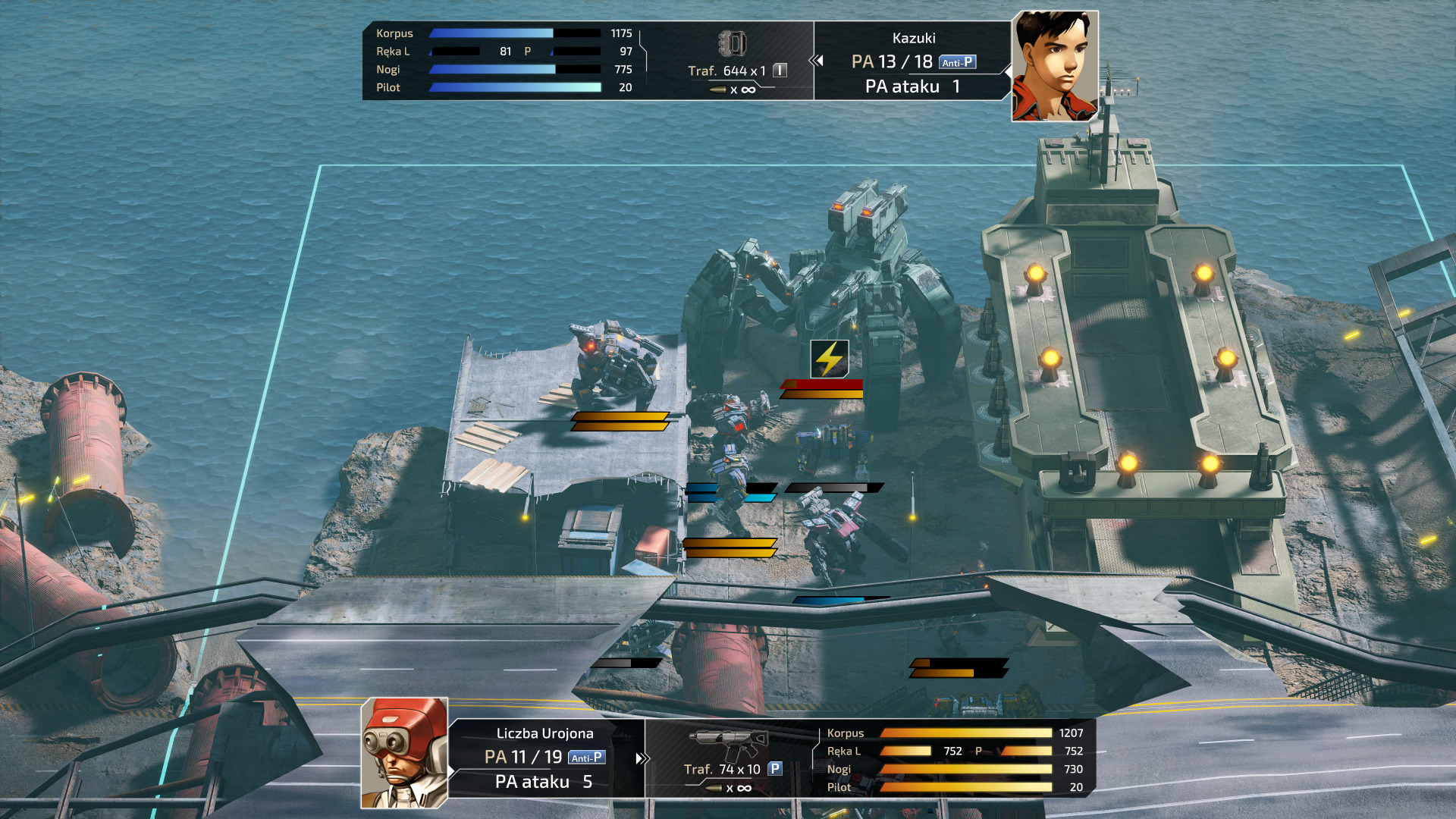
Task: Click the lightning bolt status icon
Action: pyautogui.click(x=830, y=359)
